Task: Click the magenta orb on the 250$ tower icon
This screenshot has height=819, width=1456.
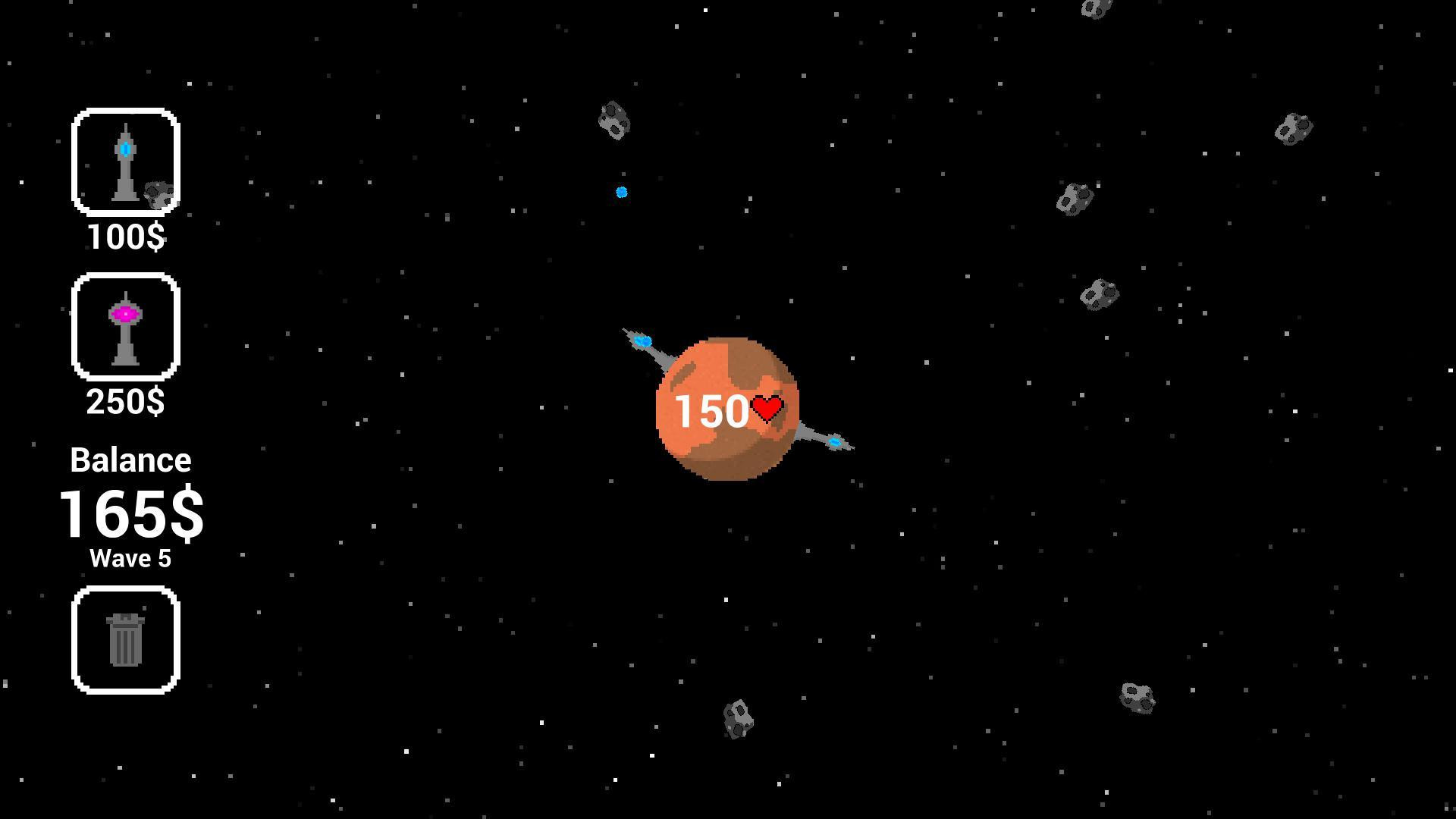Action: pos(125,312)
